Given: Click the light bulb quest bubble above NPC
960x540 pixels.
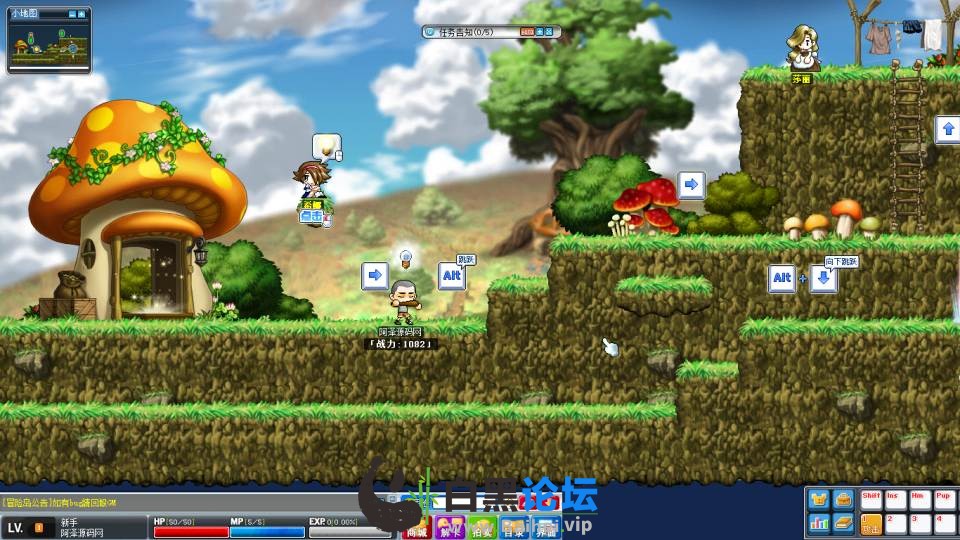Looking at the screenshot, I should [325, 147].
